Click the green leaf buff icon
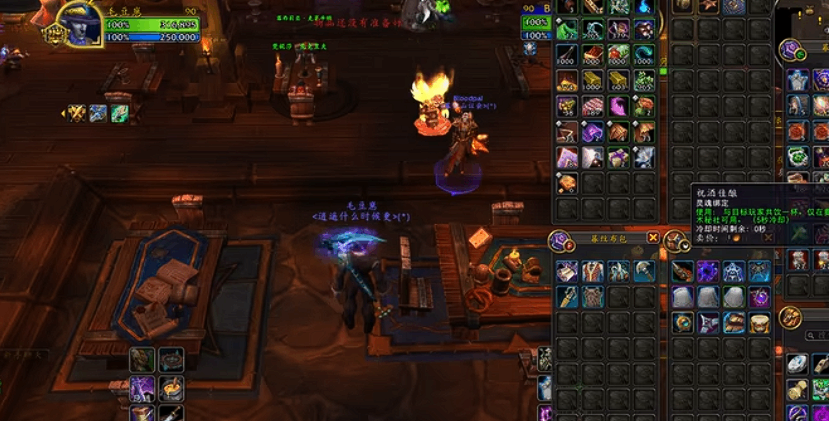 [119, 113]
